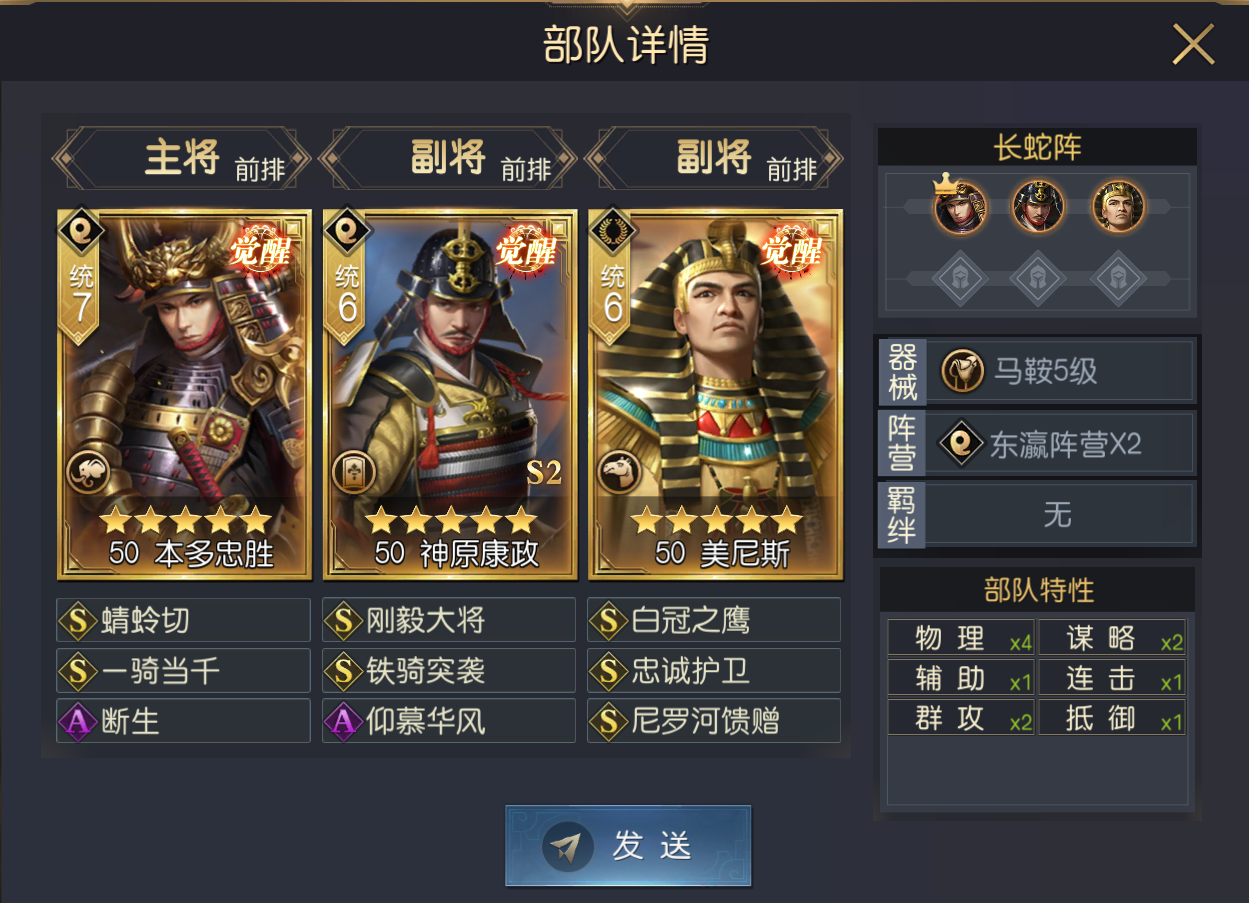The height and width of the screenshot is (903, 1249).
Task: View the 蜻蛉切 skill
Action: (x=184, y=620)
